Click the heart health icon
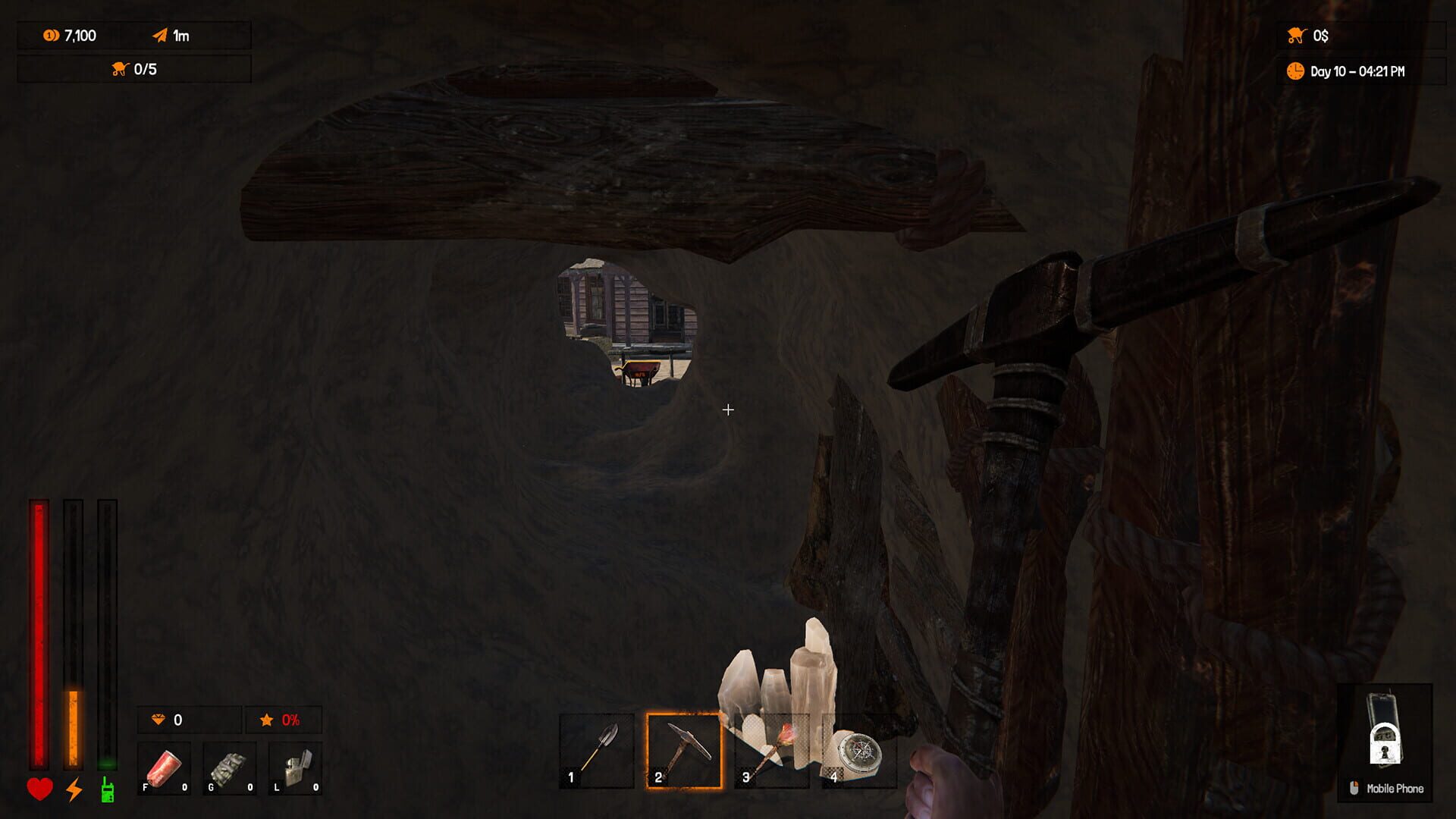This screenshot has width=1456, height=819. click(39, 789)
